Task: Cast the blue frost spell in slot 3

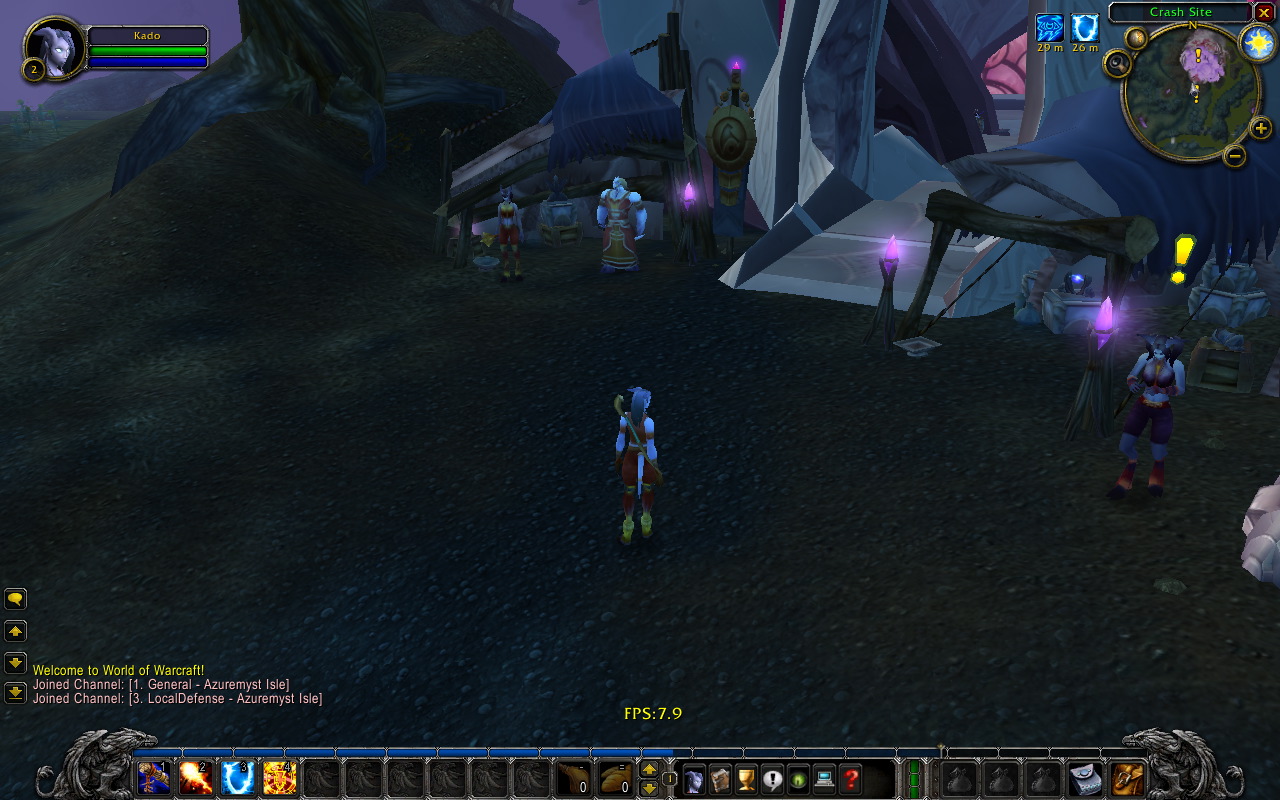Action: tap(238, 779)
